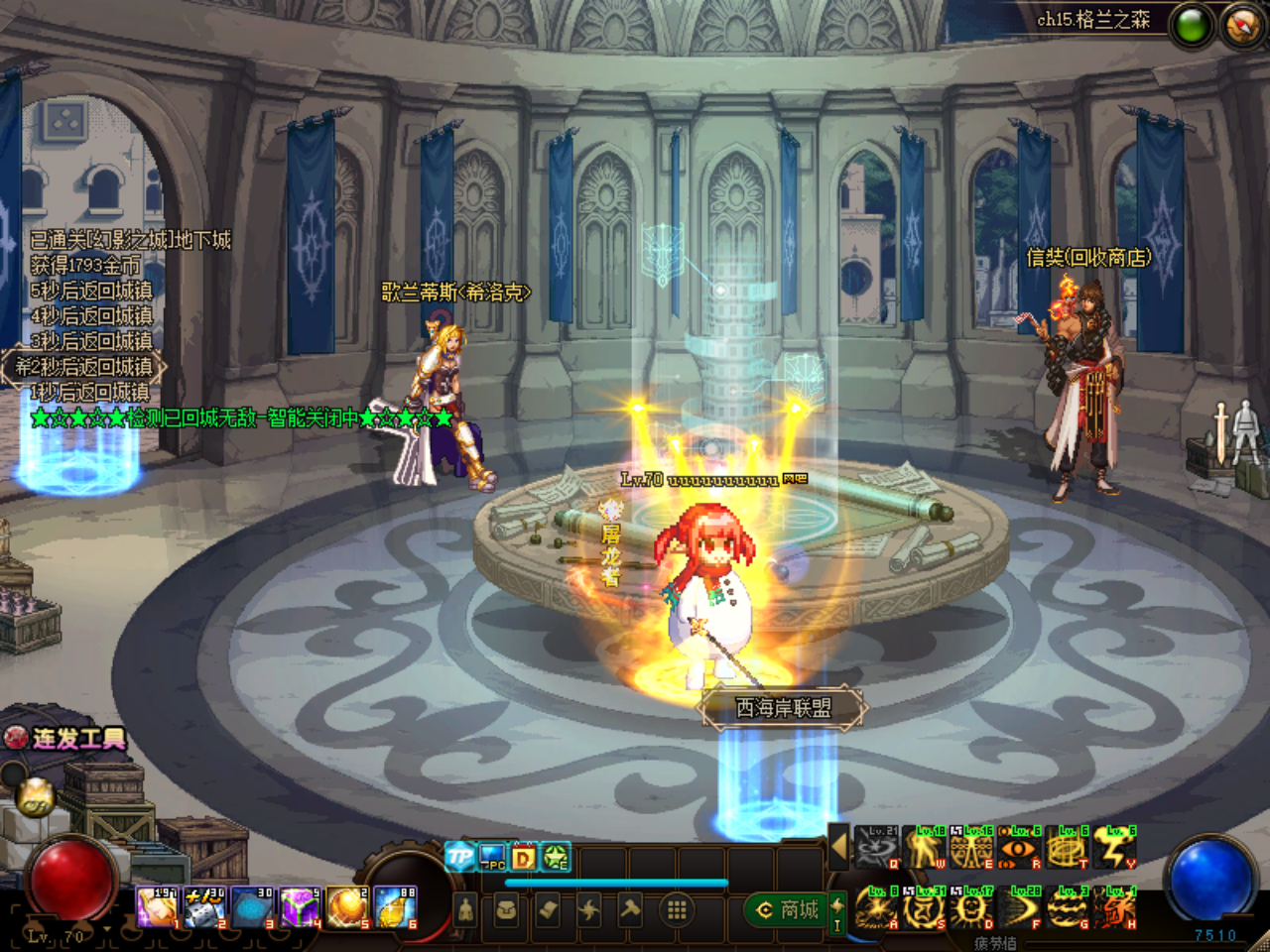Click the left arrow beside skill bar
1270x952 pixels.
point(838,848)
